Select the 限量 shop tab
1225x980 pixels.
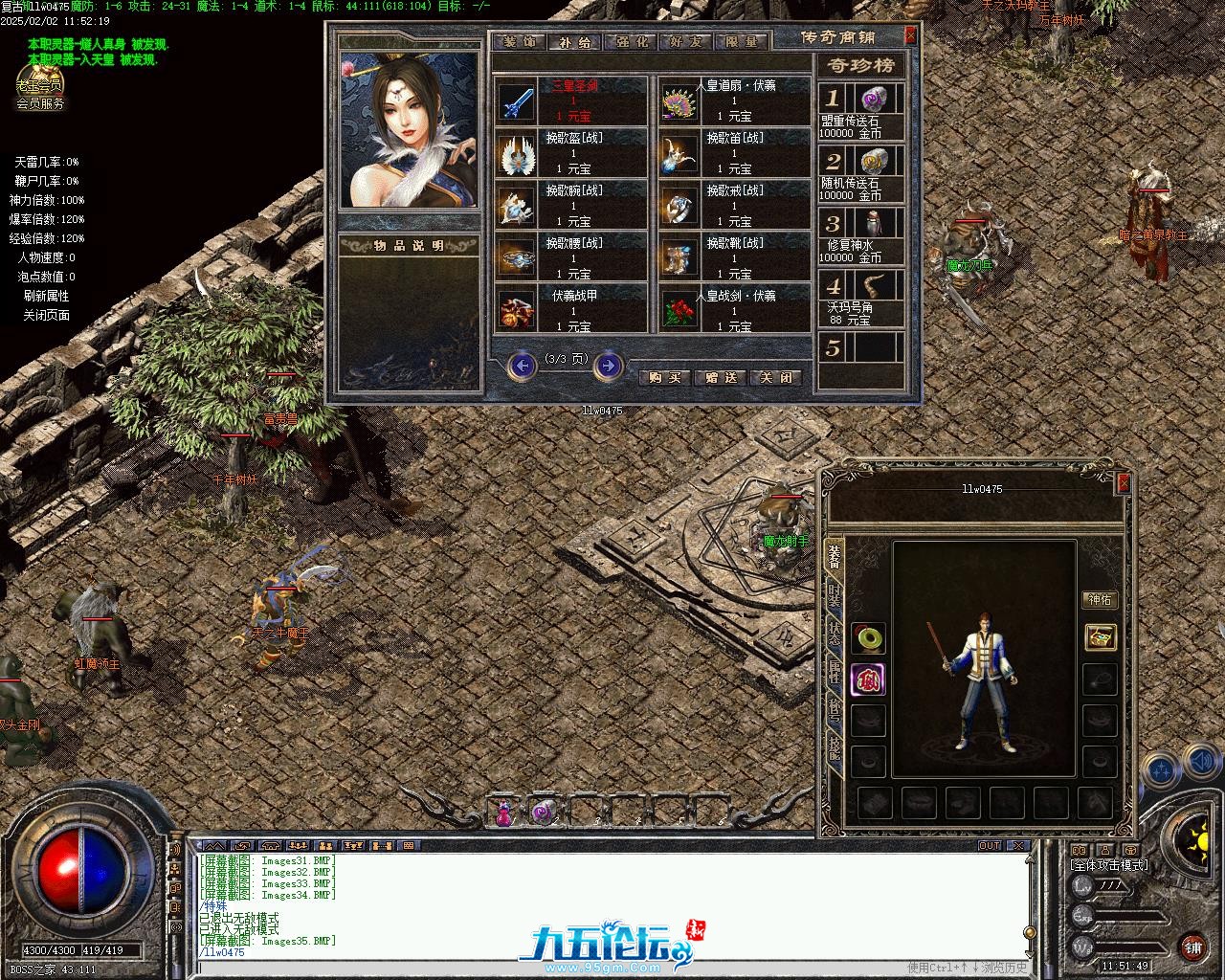[742, 42]
